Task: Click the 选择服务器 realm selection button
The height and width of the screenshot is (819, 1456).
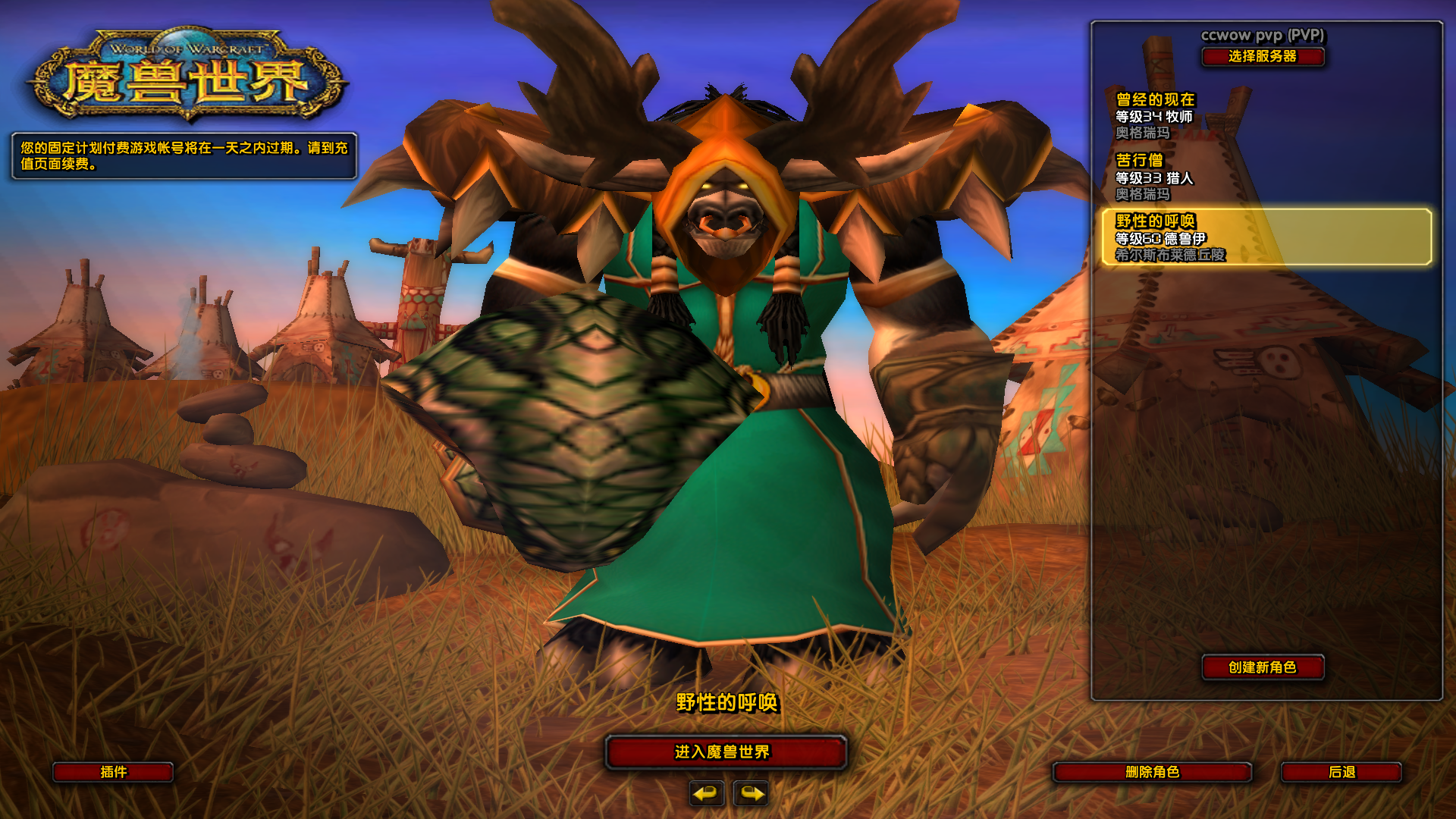Action: click(1263, 57)
